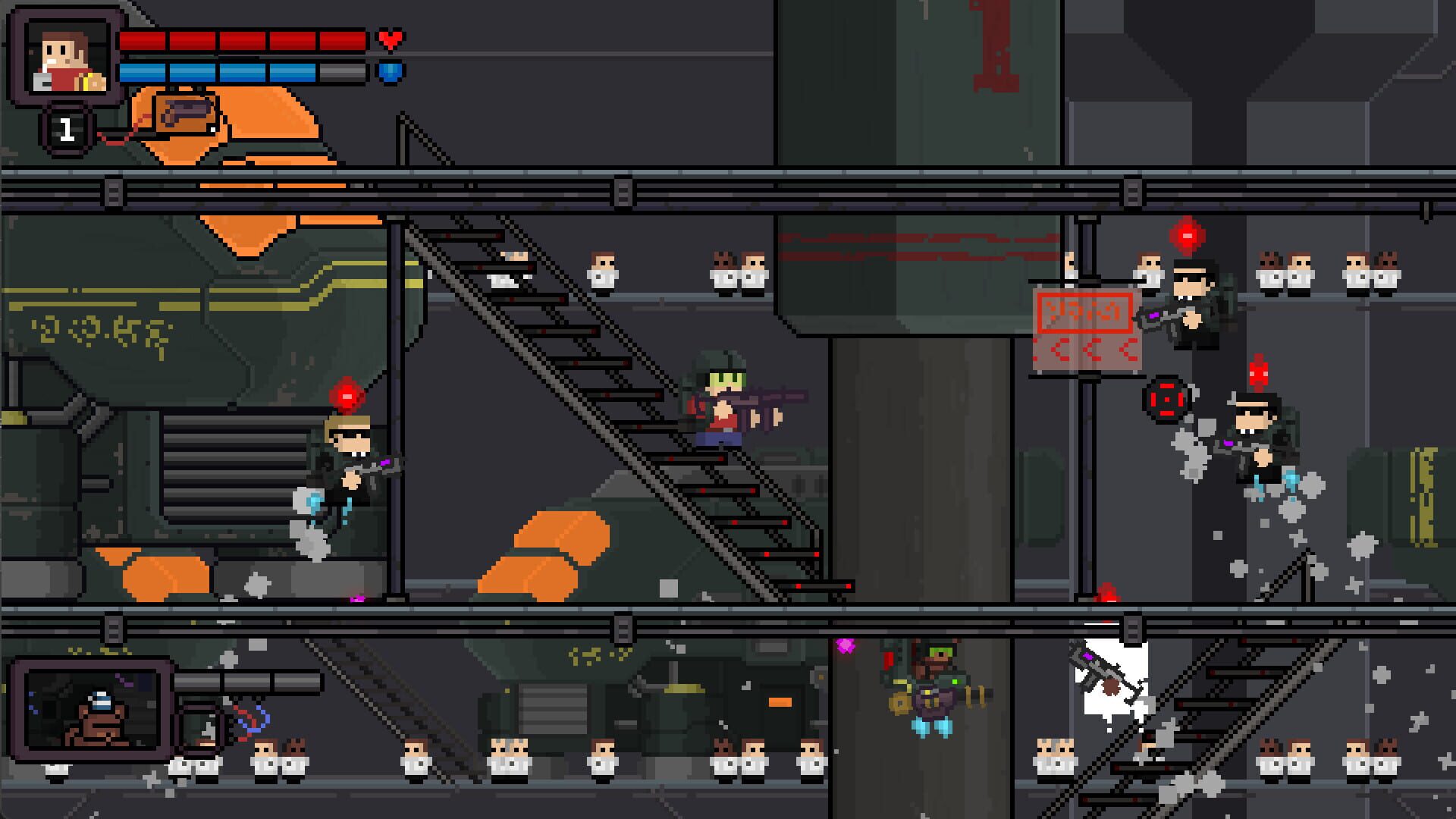The image size is (1456, 819).
Task: Click the red heart icon beside the health bar
Action: pos(391,41)
